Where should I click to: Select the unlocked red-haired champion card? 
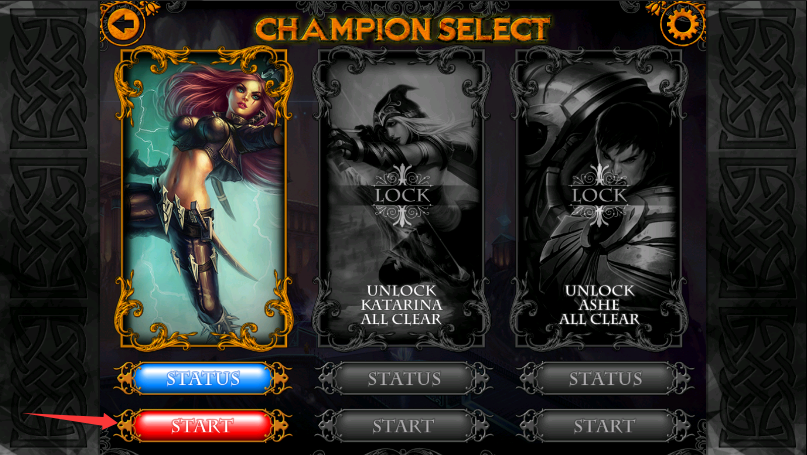pyautogui.click(x=204, y=195)
